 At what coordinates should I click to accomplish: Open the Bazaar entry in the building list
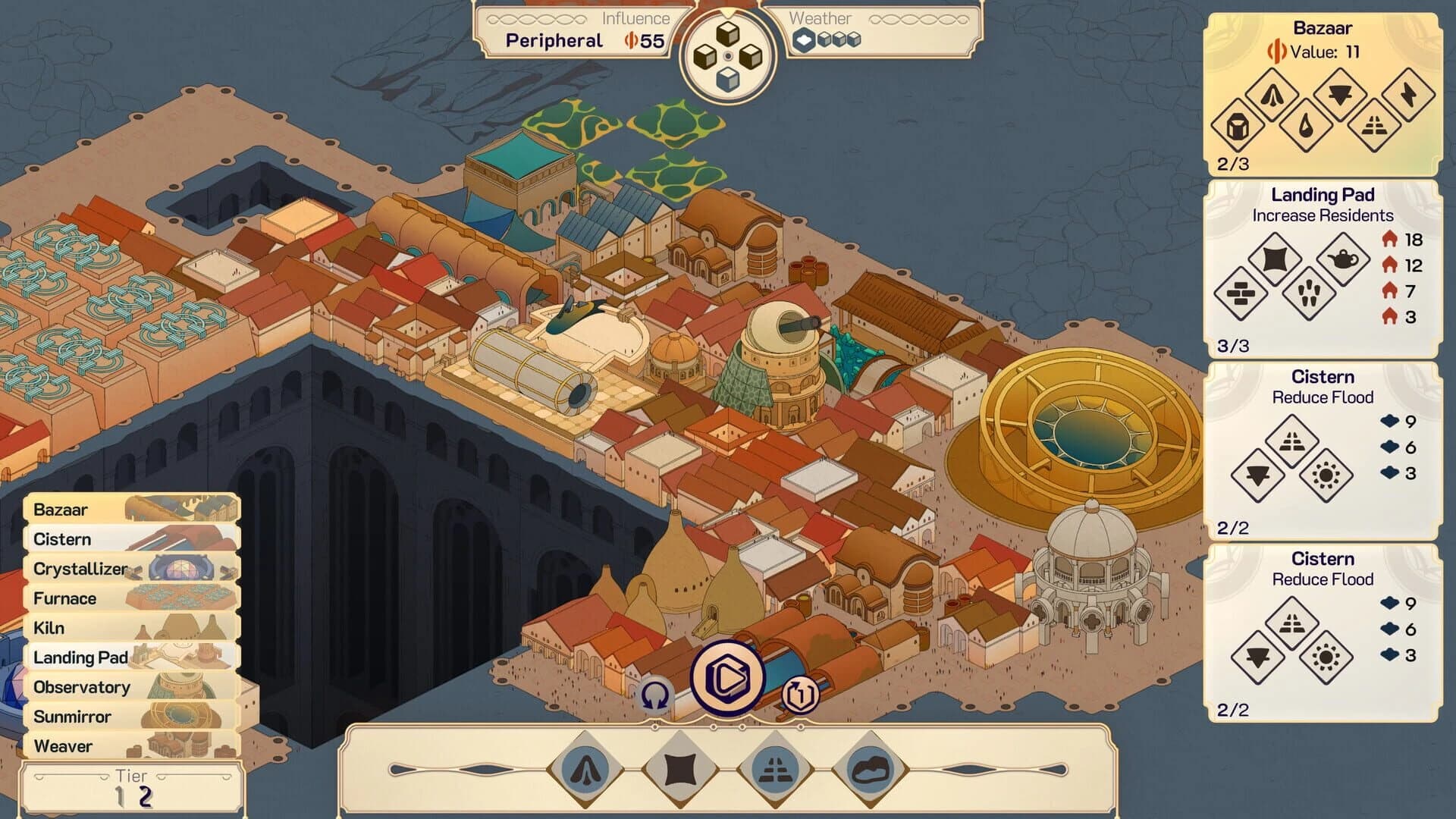pos(61,510)
